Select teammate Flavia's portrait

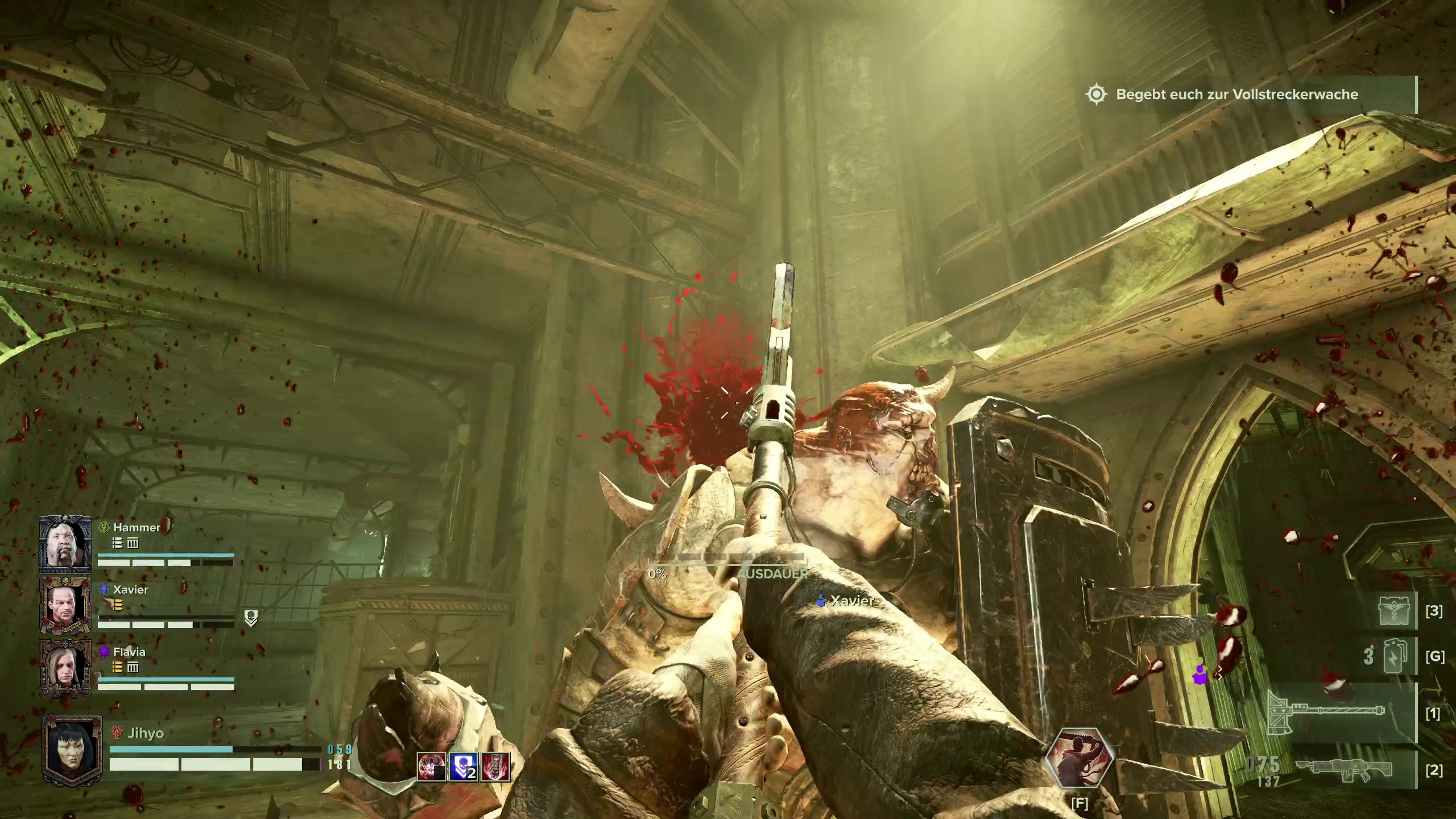(65, 668)
